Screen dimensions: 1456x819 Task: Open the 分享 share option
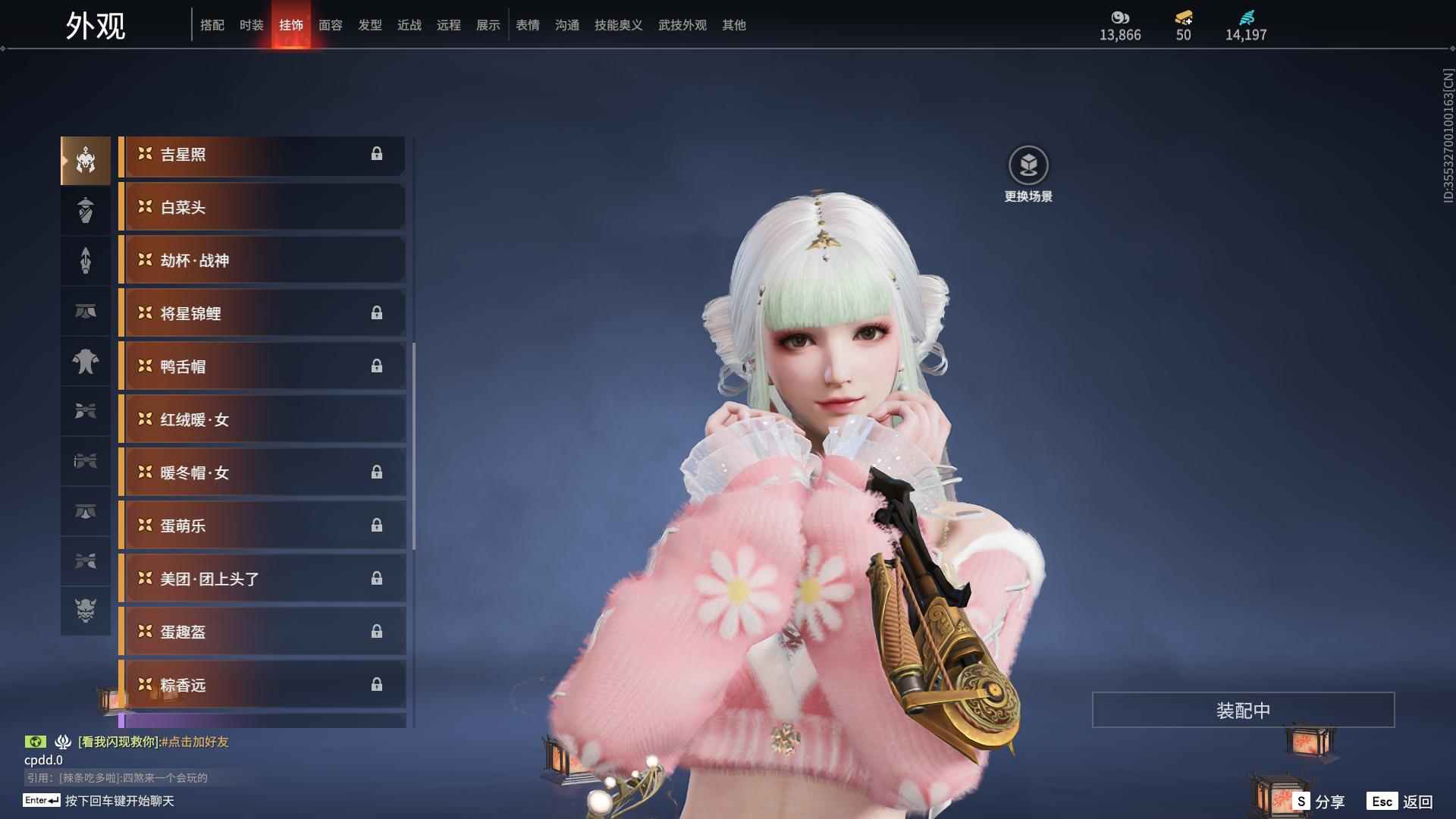pyautogui.click(x=1319, y=802)
